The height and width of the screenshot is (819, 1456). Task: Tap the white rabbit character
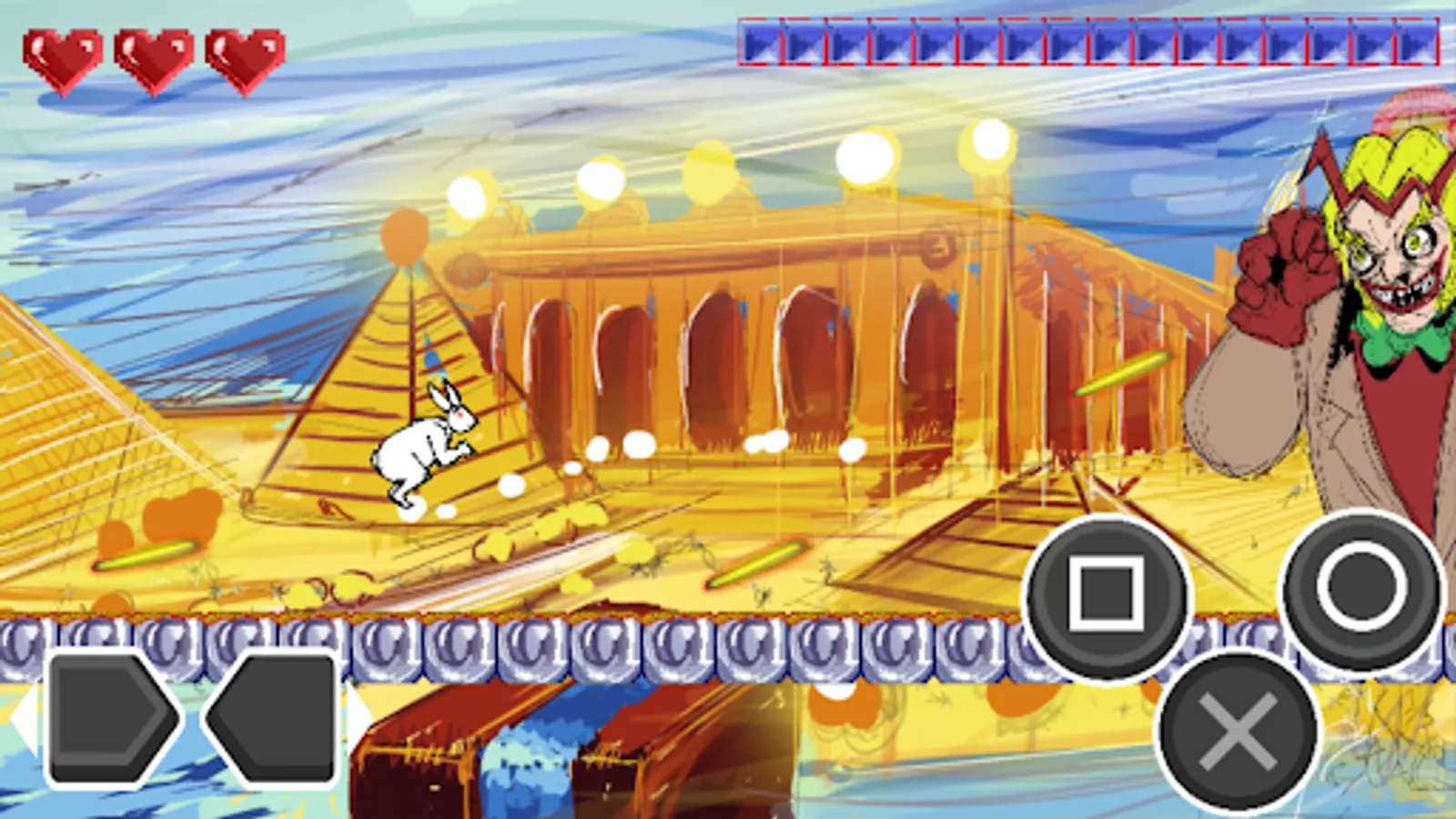(423, 446)
